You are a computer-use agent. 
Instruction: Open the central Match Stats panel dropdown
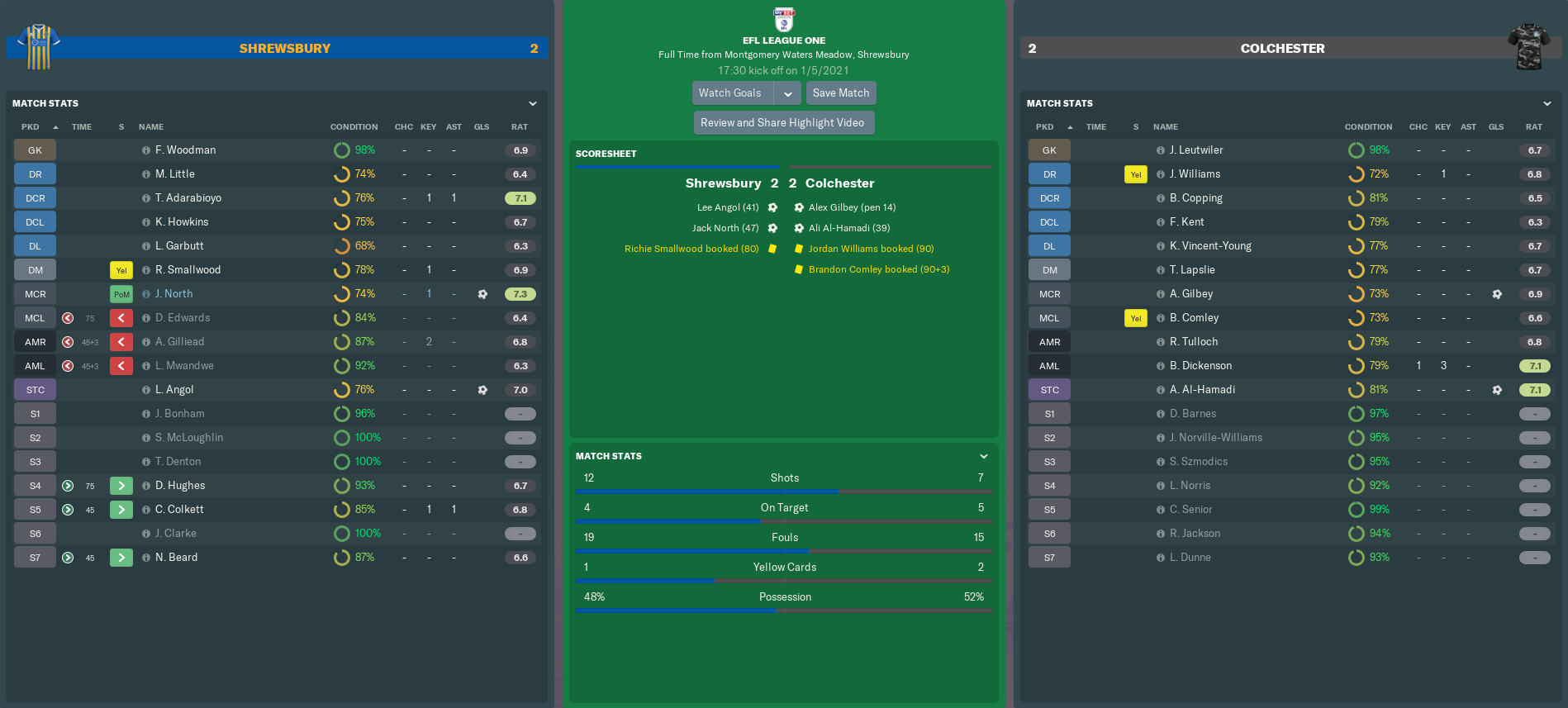984,457
